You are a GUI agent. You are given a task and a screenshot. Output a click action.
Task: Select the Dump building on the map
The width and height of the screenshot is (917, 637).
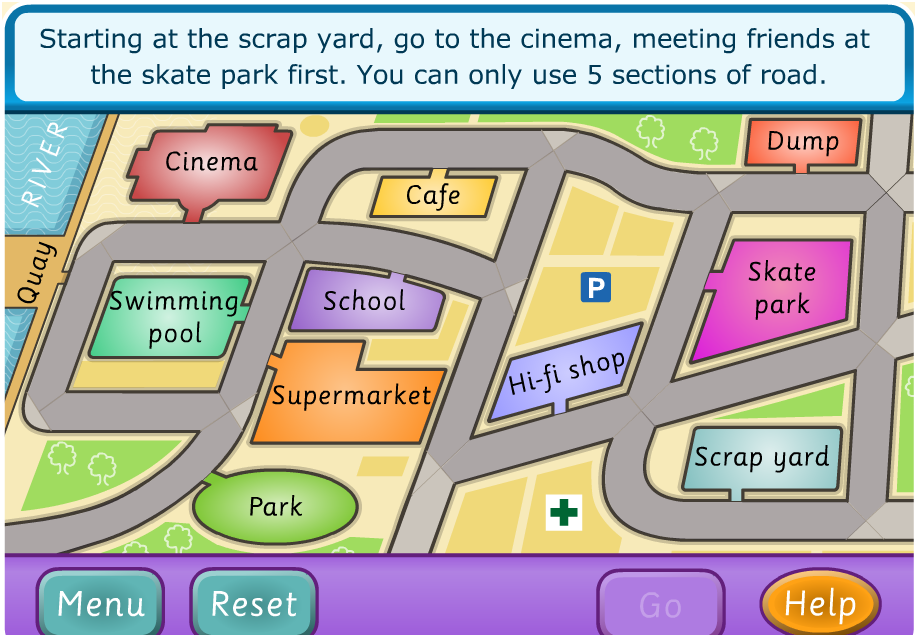tap(802, 142)
